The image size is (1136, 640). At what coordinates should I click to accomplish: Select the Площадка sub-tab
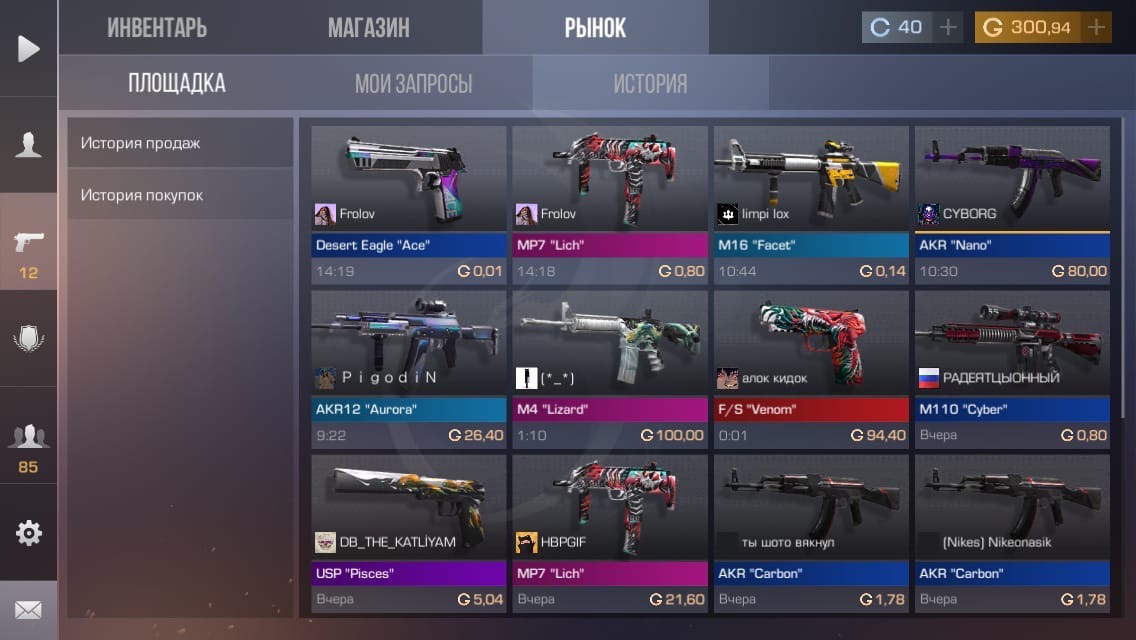coord(176,83)
